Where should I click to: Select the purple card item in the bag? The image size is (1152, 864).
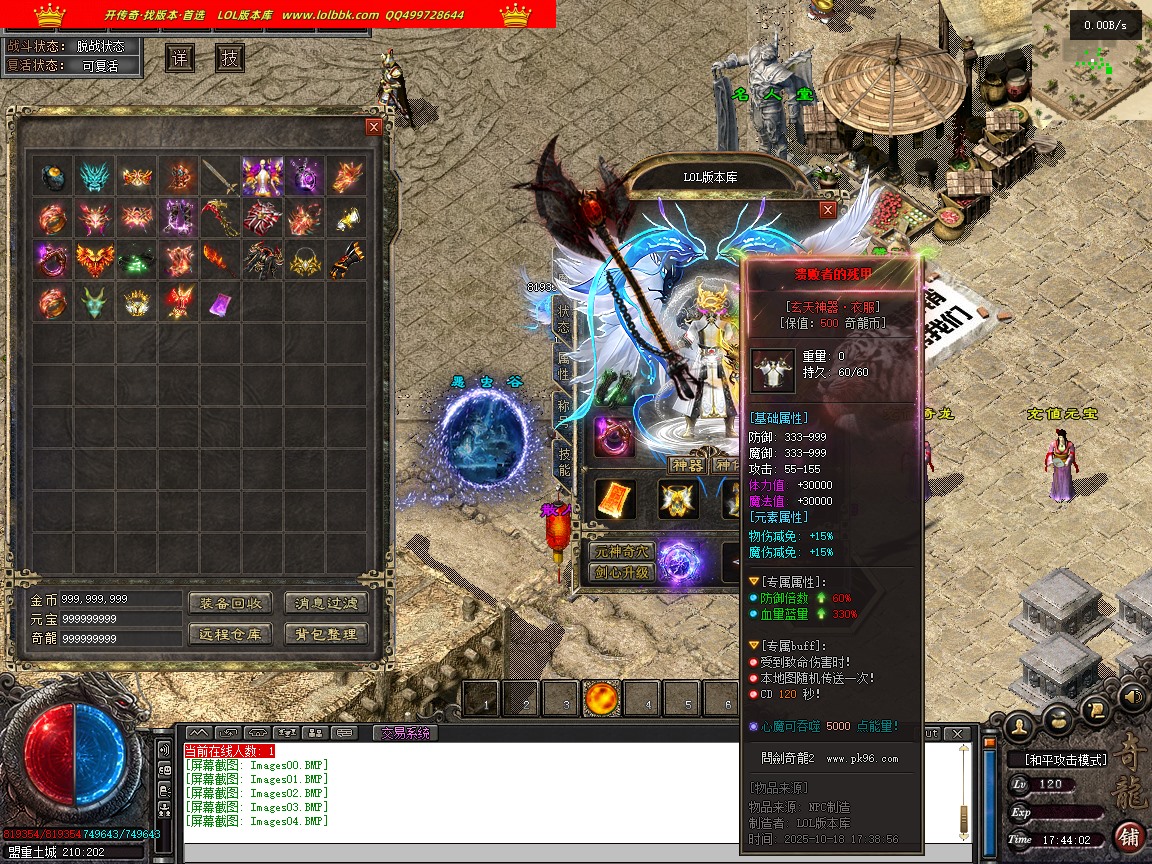pos(219,303)
